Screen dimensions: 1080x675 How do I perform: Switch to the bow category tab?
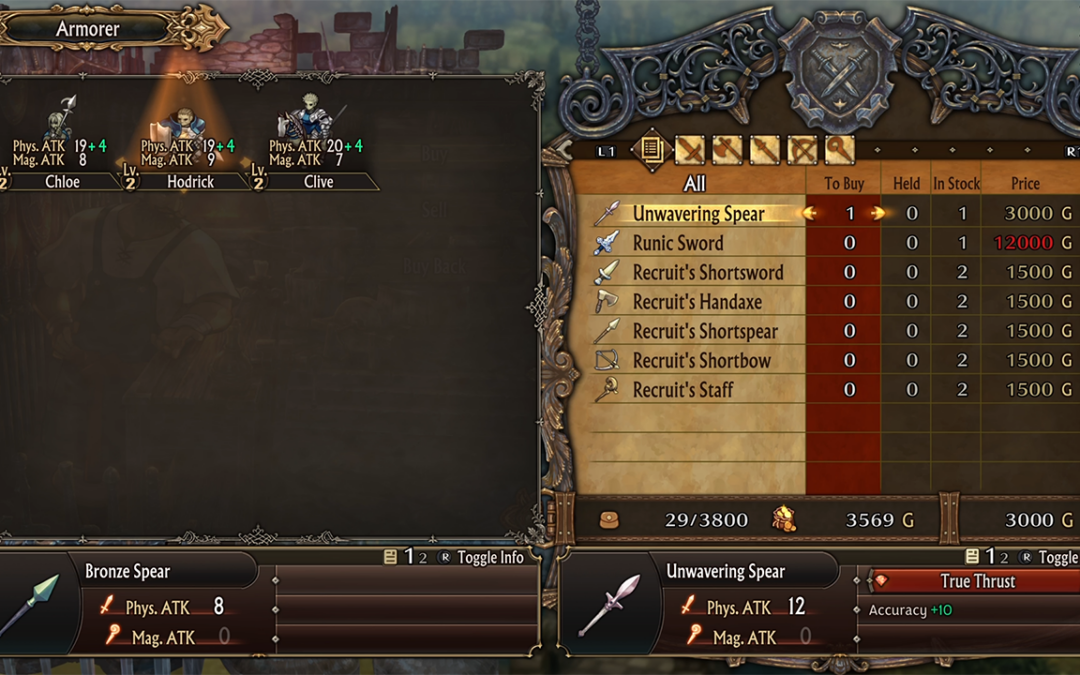click(802, 150)
